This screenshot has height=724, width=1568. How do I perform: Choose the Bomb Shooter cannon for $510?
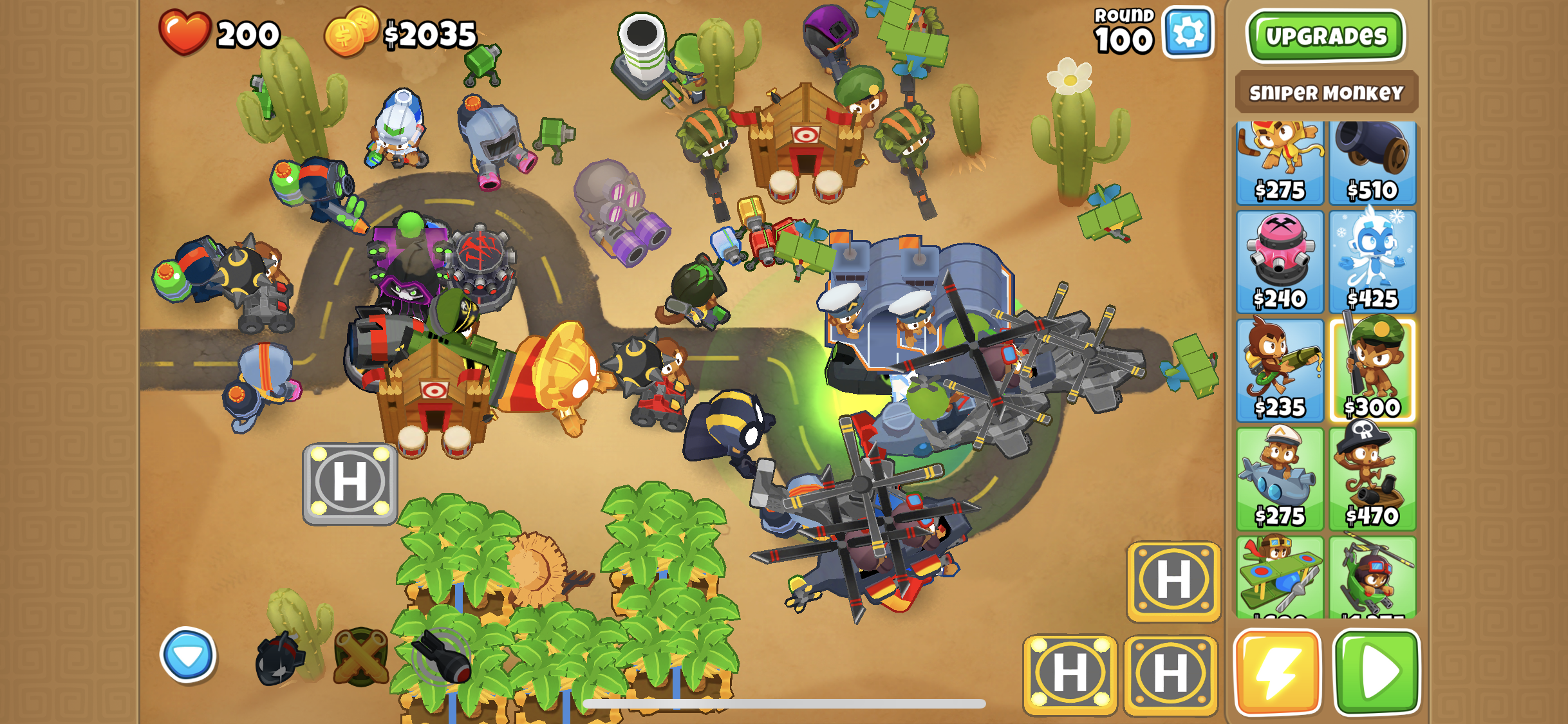click(1372, 163)
